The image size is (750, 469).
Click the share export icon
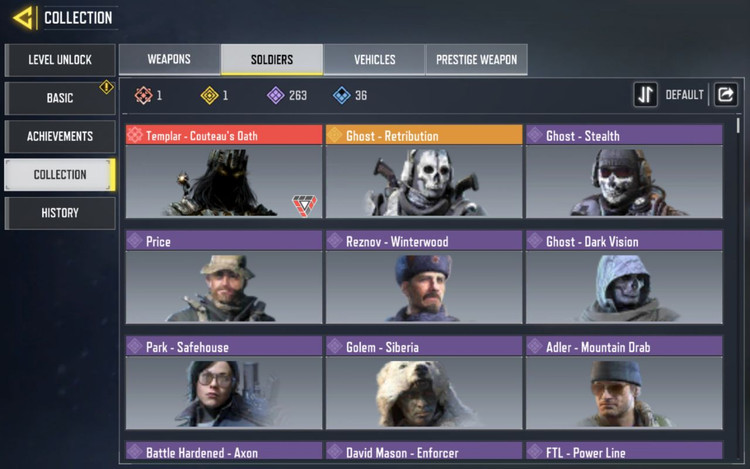point(726,95)
